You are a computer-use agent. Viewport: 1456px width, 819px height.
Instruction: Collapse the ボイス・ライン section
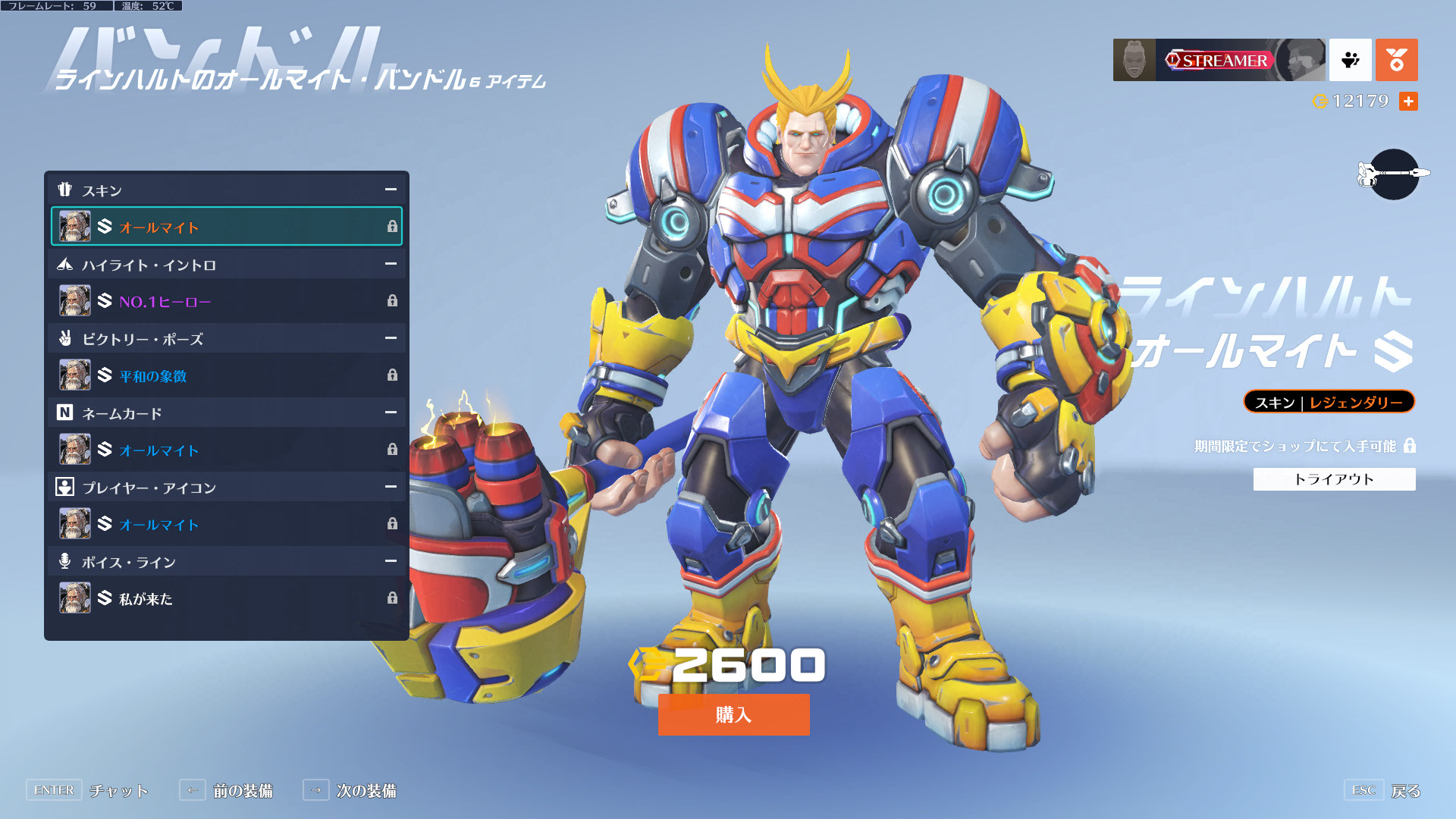[x=391, y=561]
